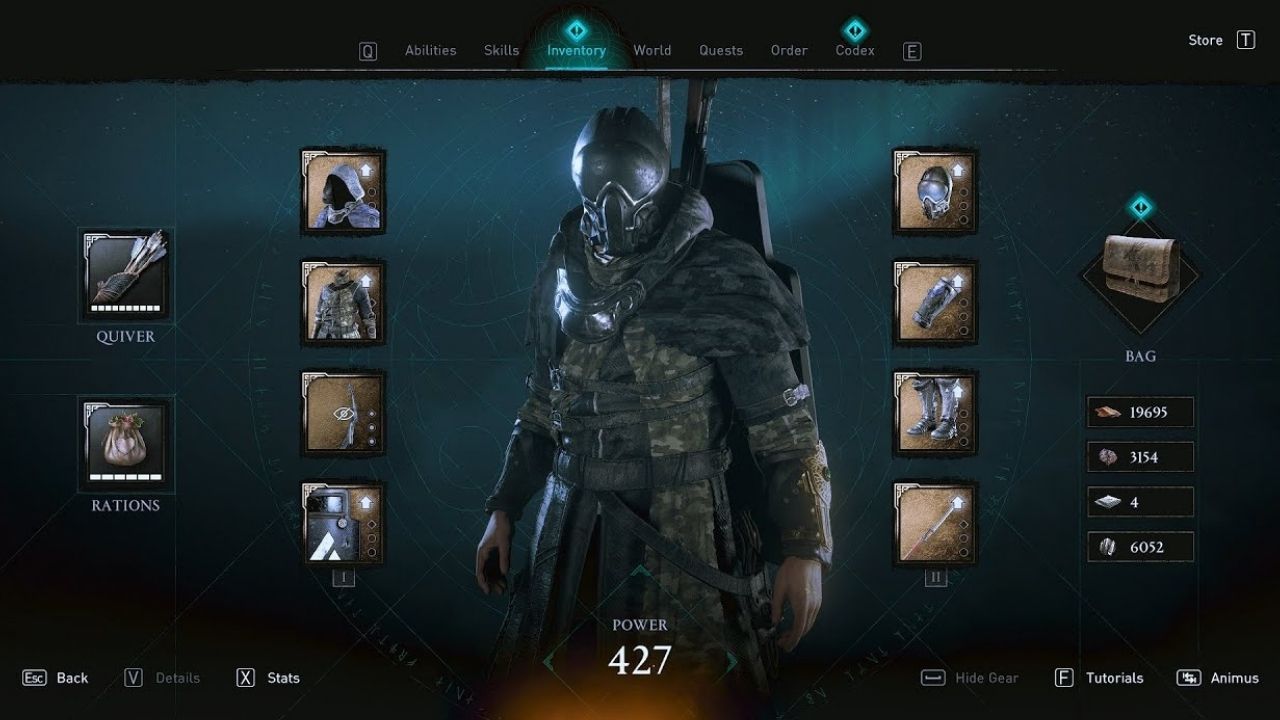Open the Quiver slot

click(127, 275)
